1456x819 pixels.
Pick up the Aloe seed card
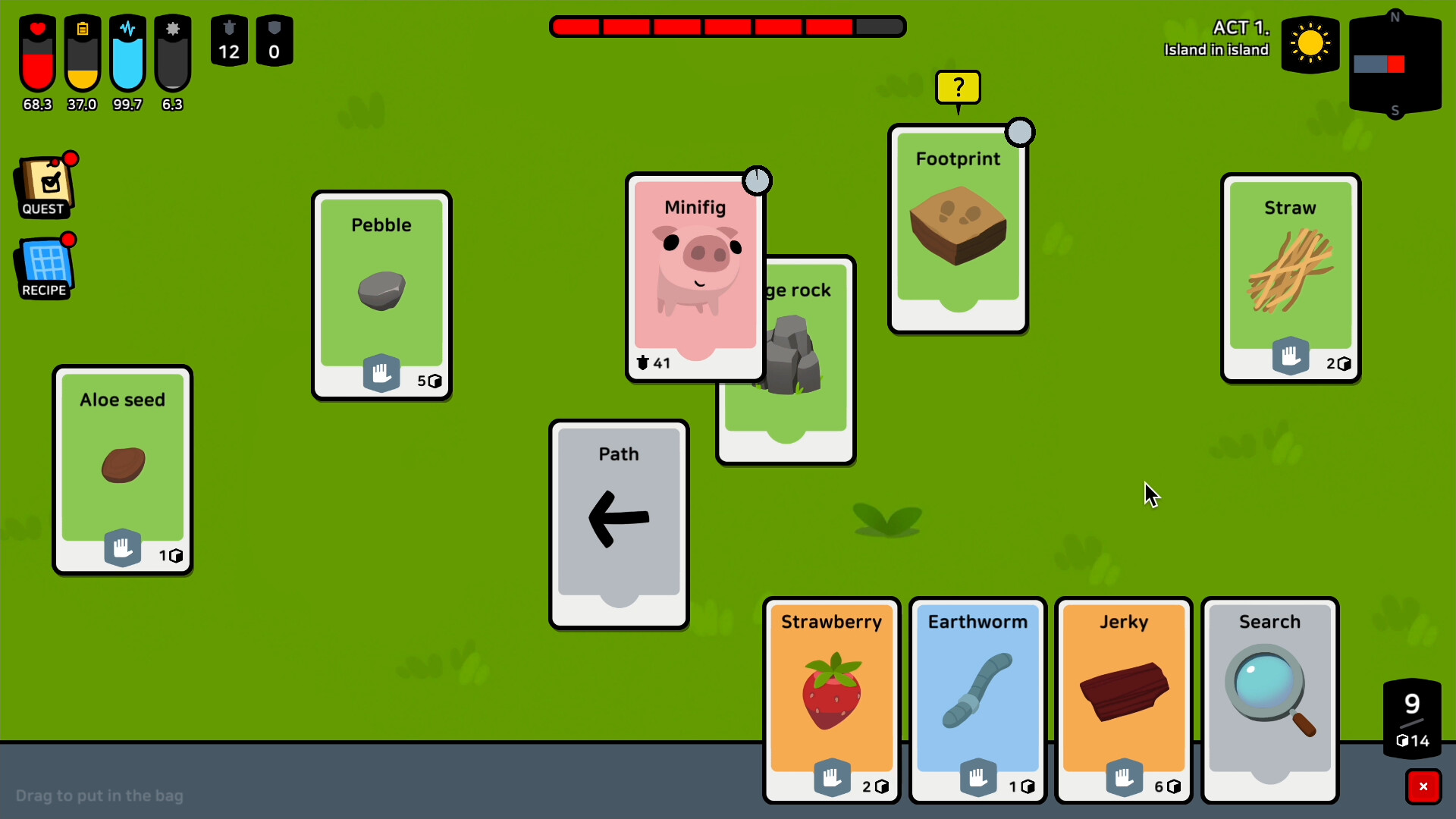tap(122, 469)
